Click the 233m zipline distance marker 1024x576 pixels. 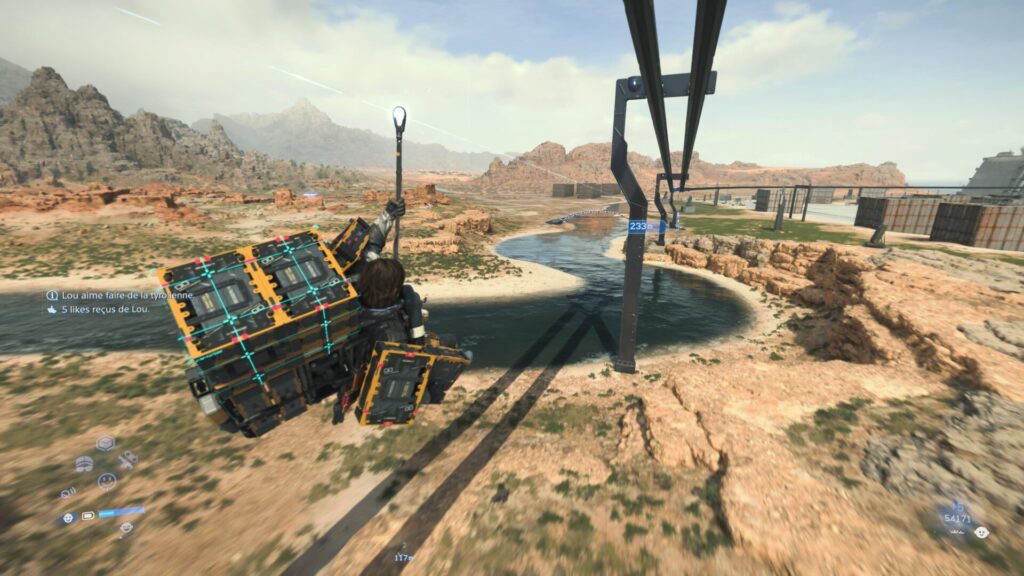tap(641, 227)
